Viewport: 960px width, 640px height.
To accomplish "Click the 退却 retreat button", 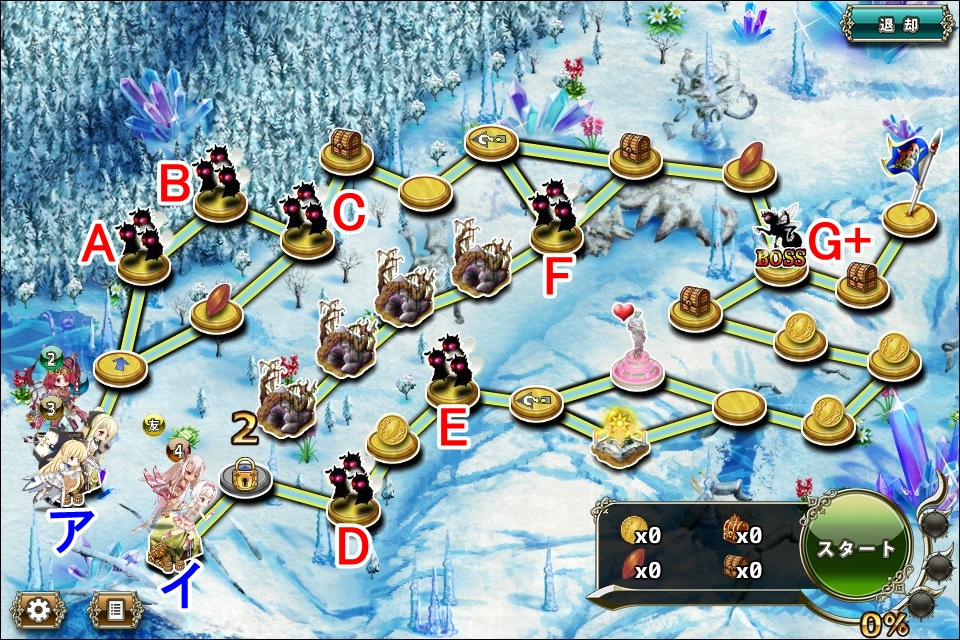I will (897, 25).
